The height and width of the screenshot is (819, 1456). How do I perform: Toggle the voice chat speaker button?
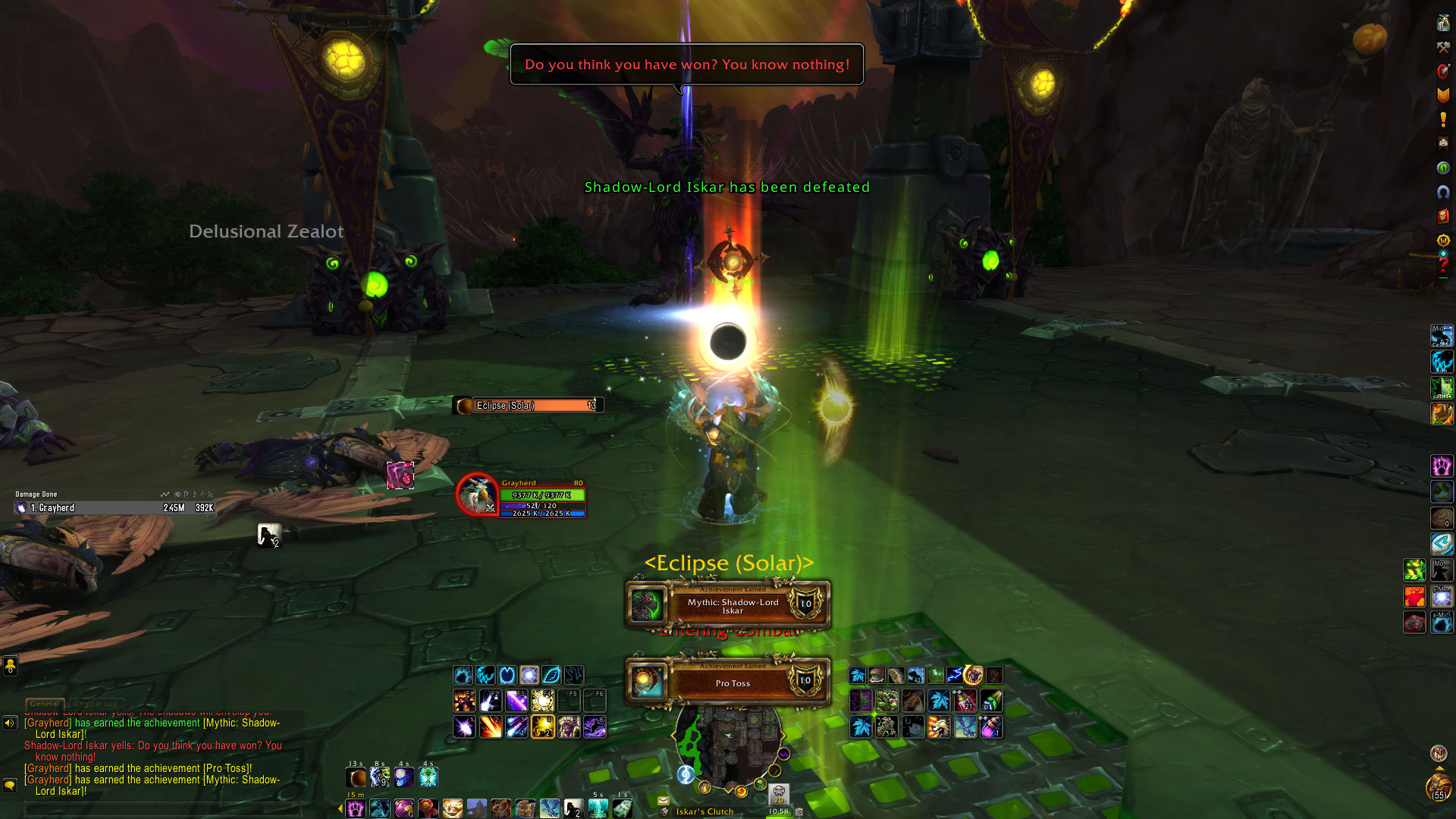[10, 723]
